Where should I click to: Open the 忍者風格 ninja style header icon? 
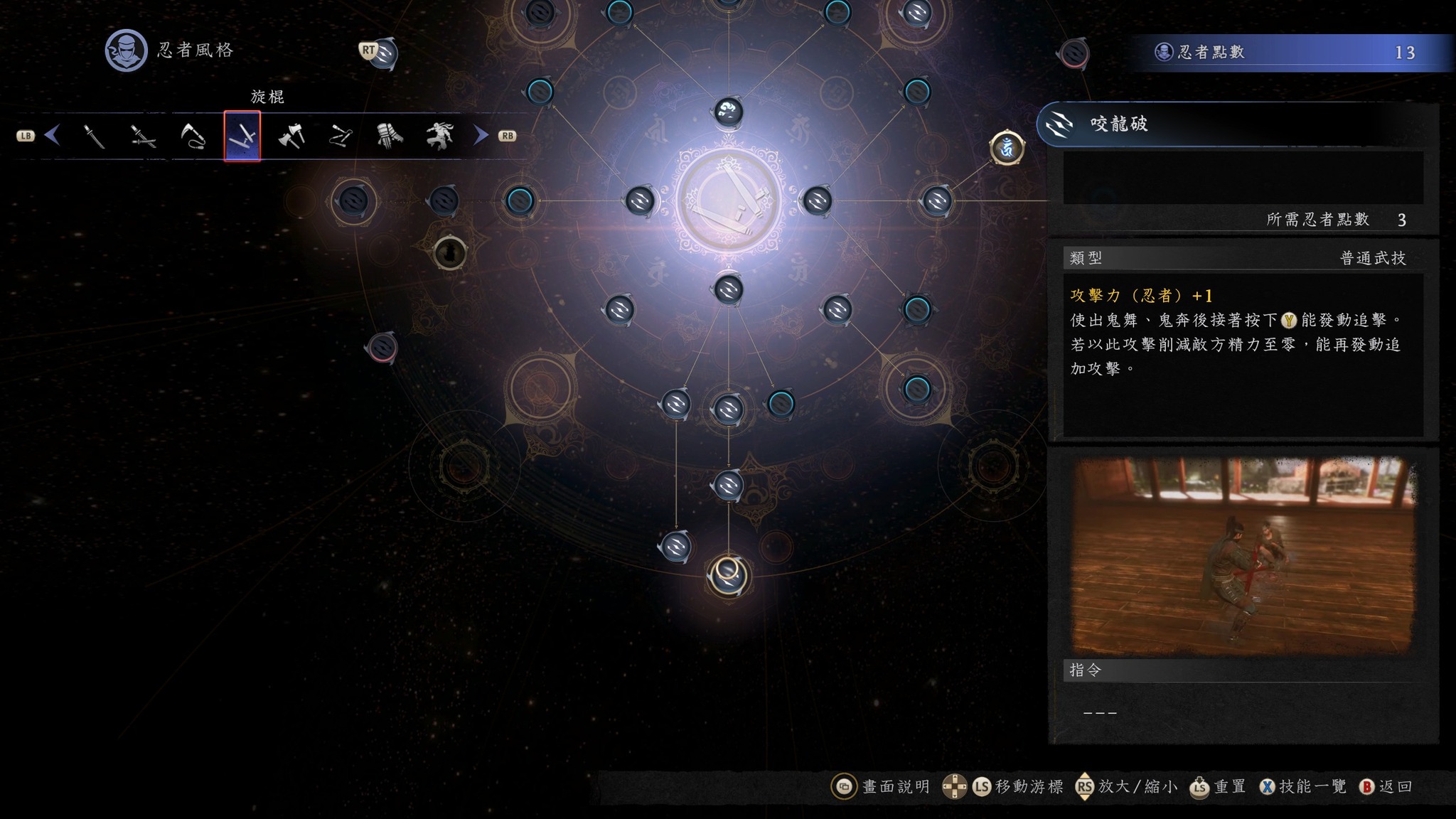pos(126,50)
